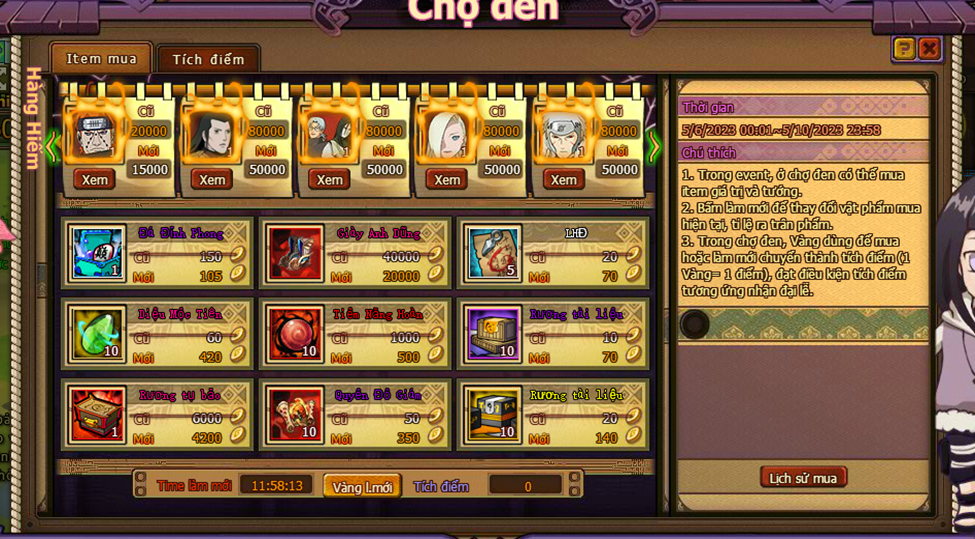Open the Hàng Hiếm side tab
Screen dimensions: 975x539
tap(33, 118)
